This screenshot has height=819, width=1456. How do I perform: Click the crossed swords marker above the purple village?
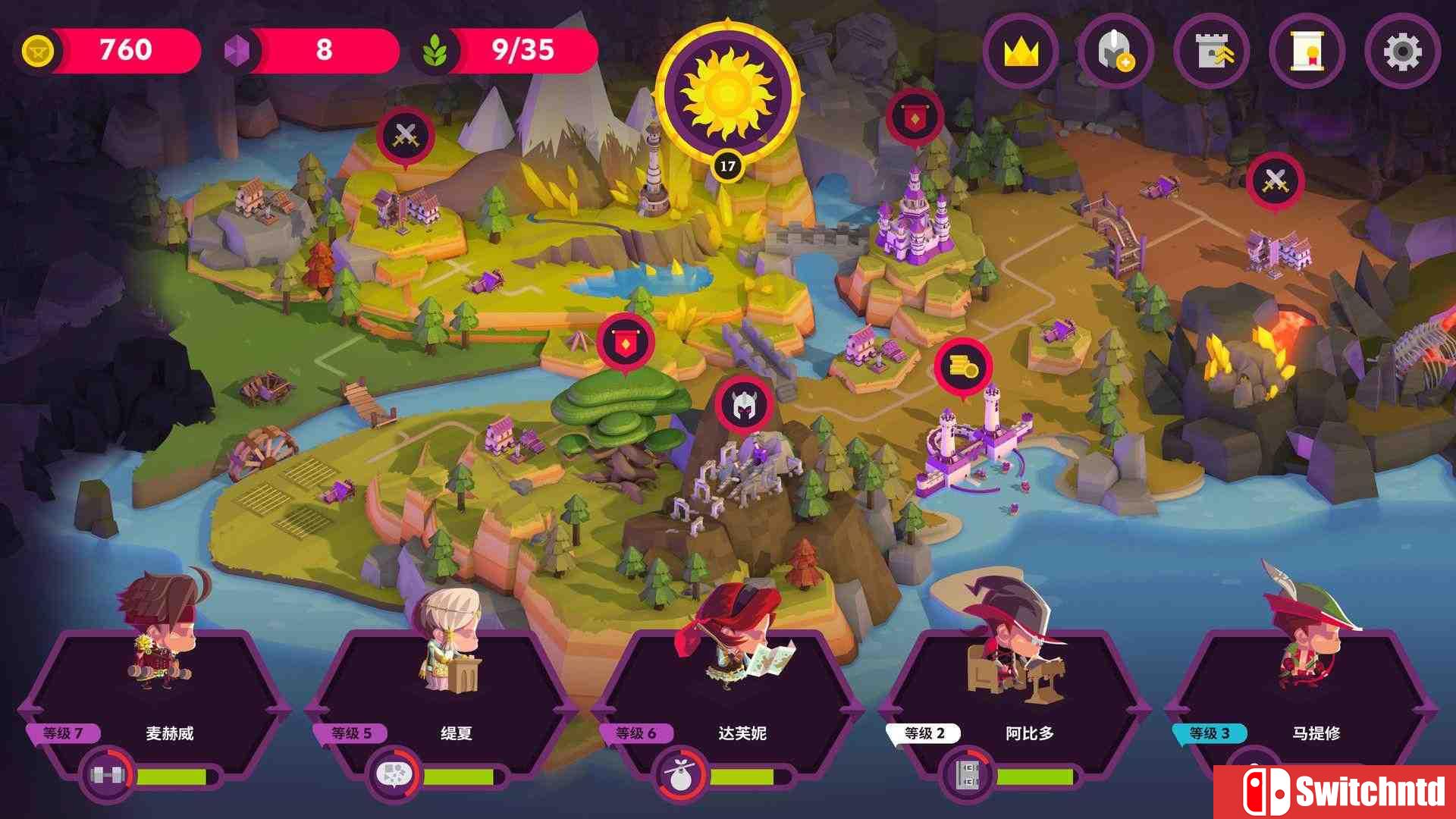[405, 136]
